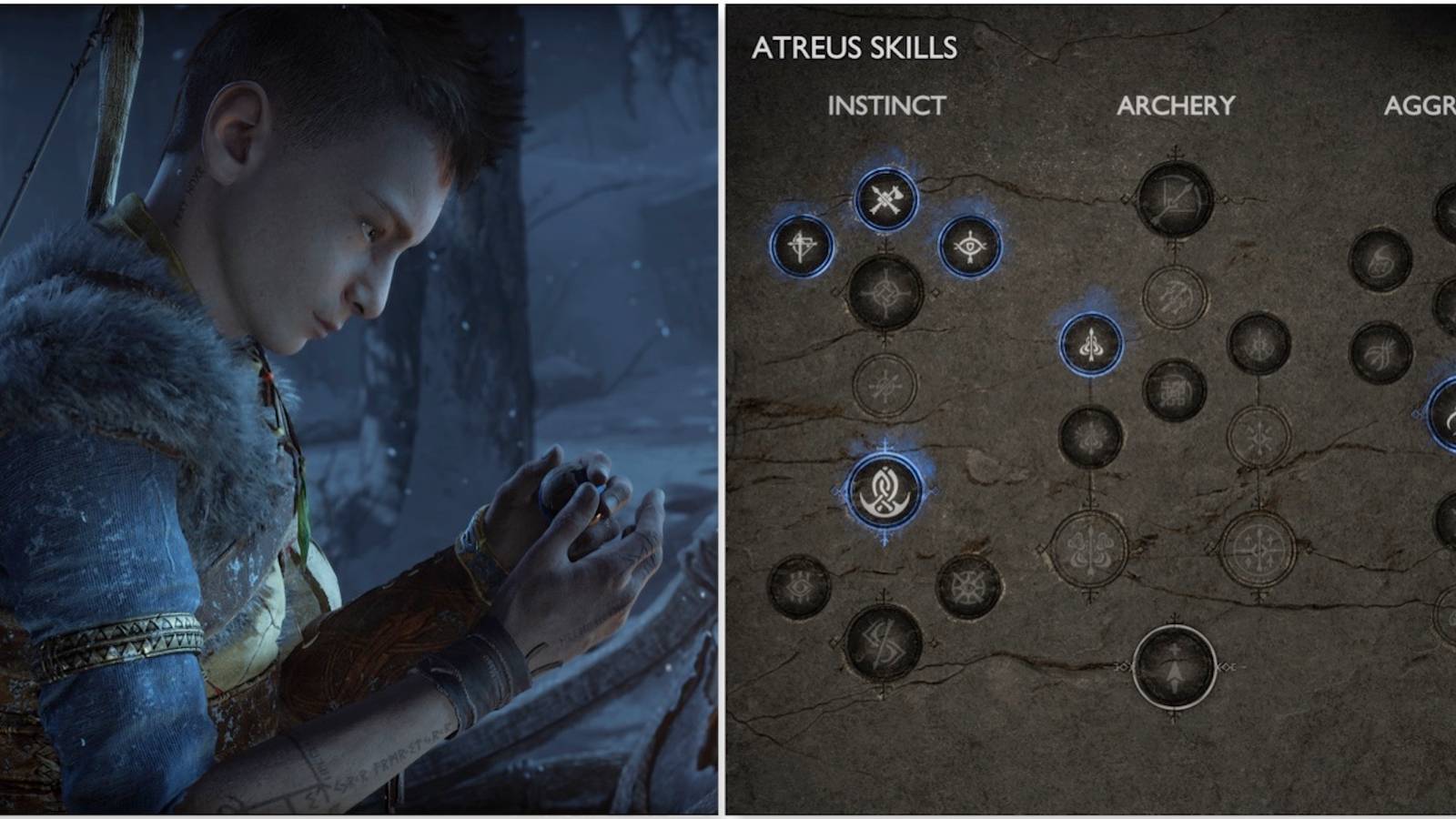Open the Aggression skill tree section

1422,105
